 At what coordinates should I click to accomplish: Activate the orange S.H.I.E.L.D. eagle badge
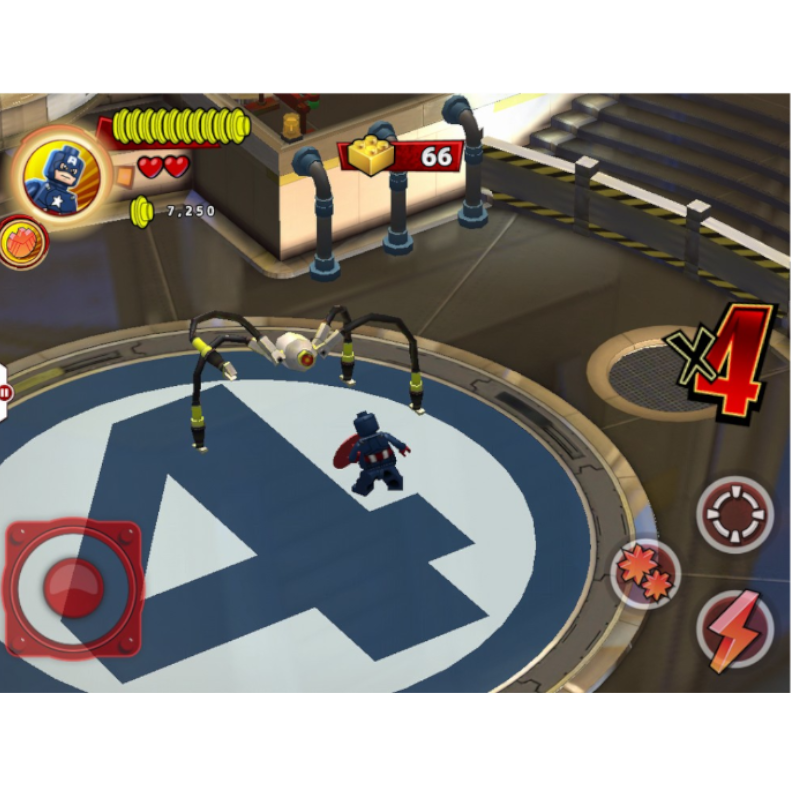tap(21, 242)
